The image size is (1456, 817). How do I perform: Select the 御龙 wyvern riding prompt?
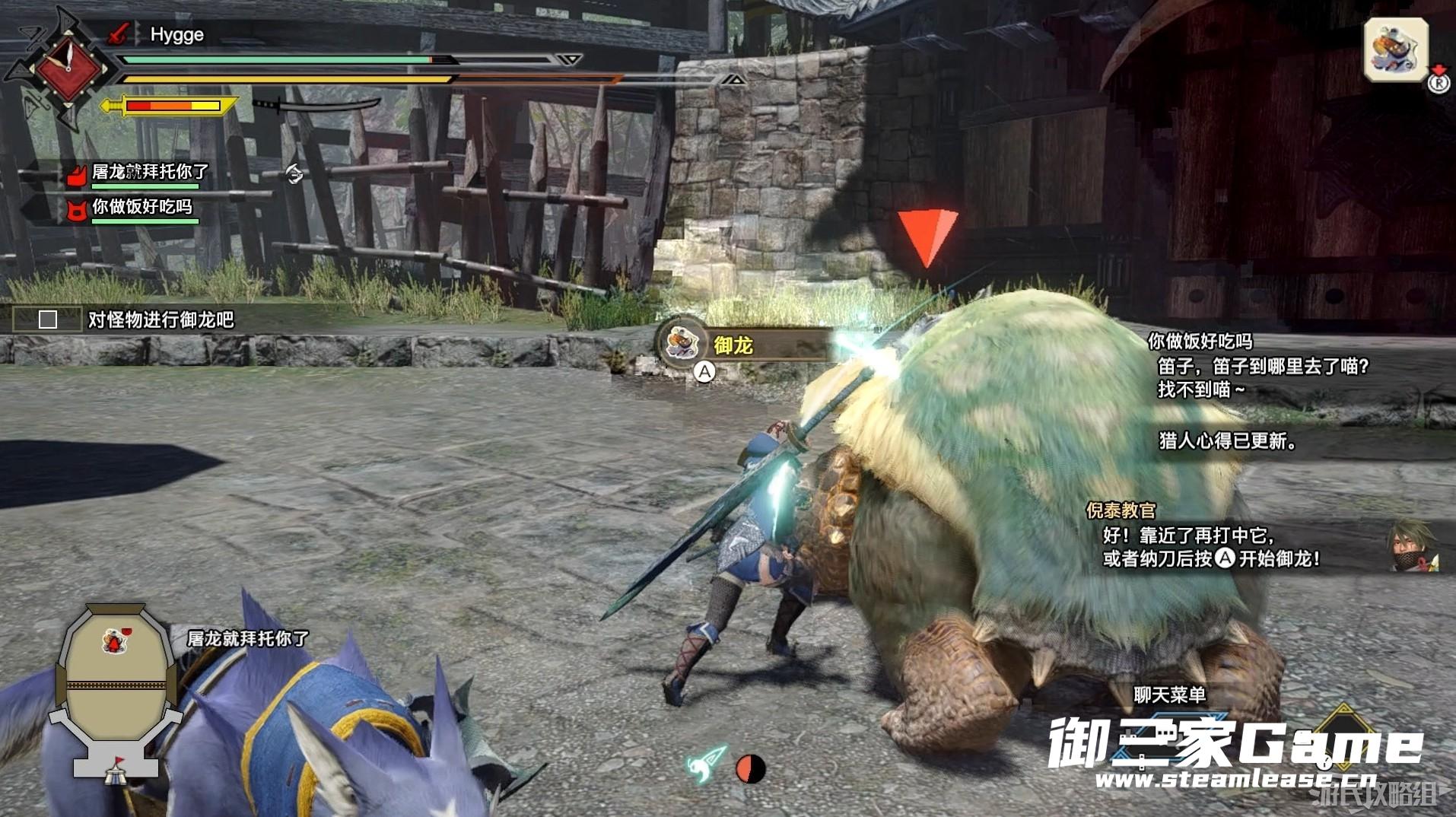[x=732, y=345]
